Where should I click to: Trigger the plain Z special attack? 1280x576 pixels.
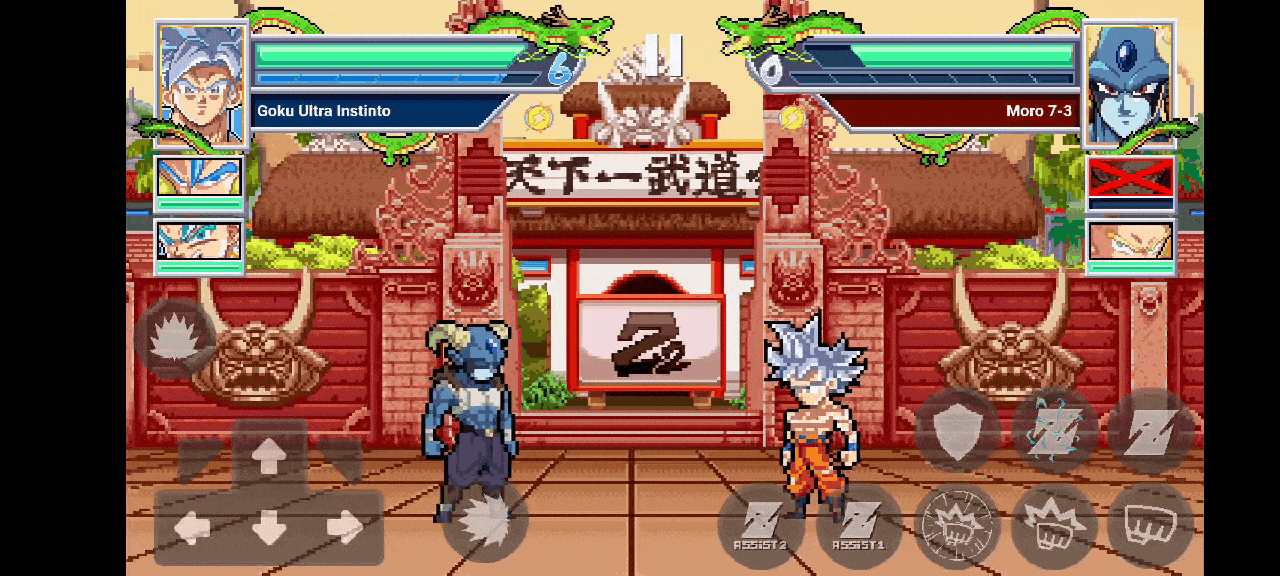point(1150,430)
